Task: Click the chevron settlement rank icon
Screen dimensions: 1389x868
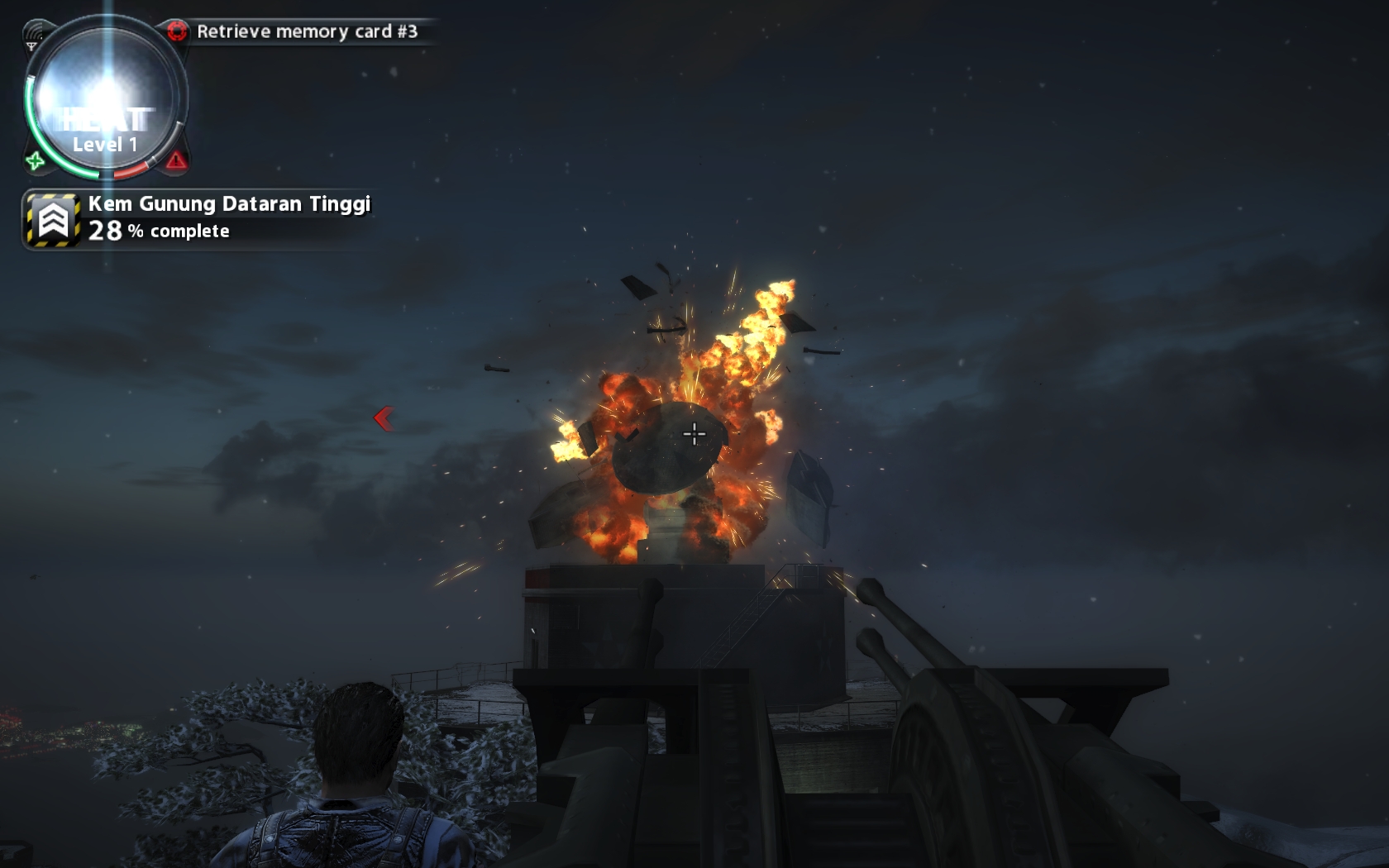Action: [53, 220]
